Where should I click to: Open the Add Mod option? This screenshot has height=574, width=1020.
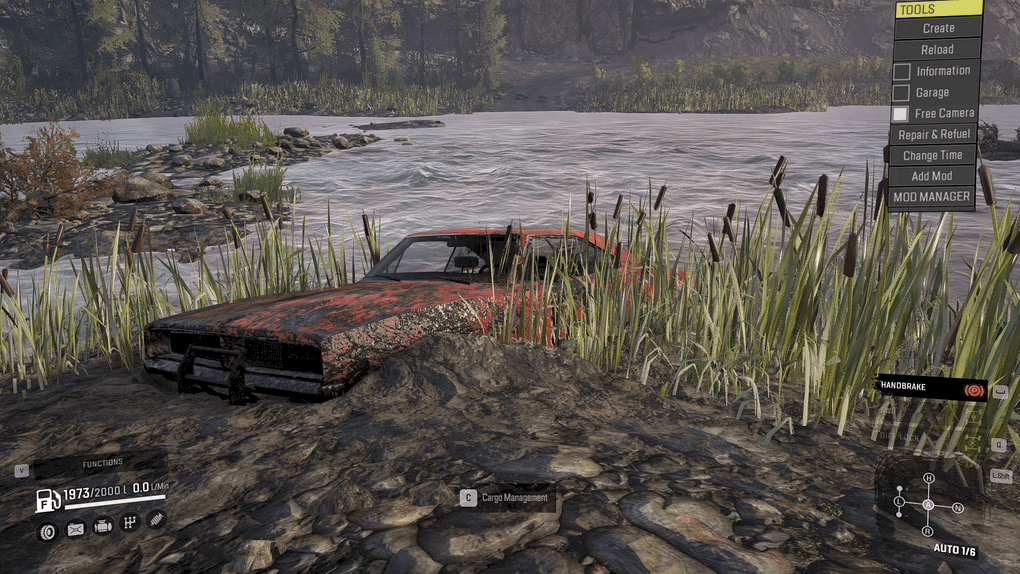[932, 176]
